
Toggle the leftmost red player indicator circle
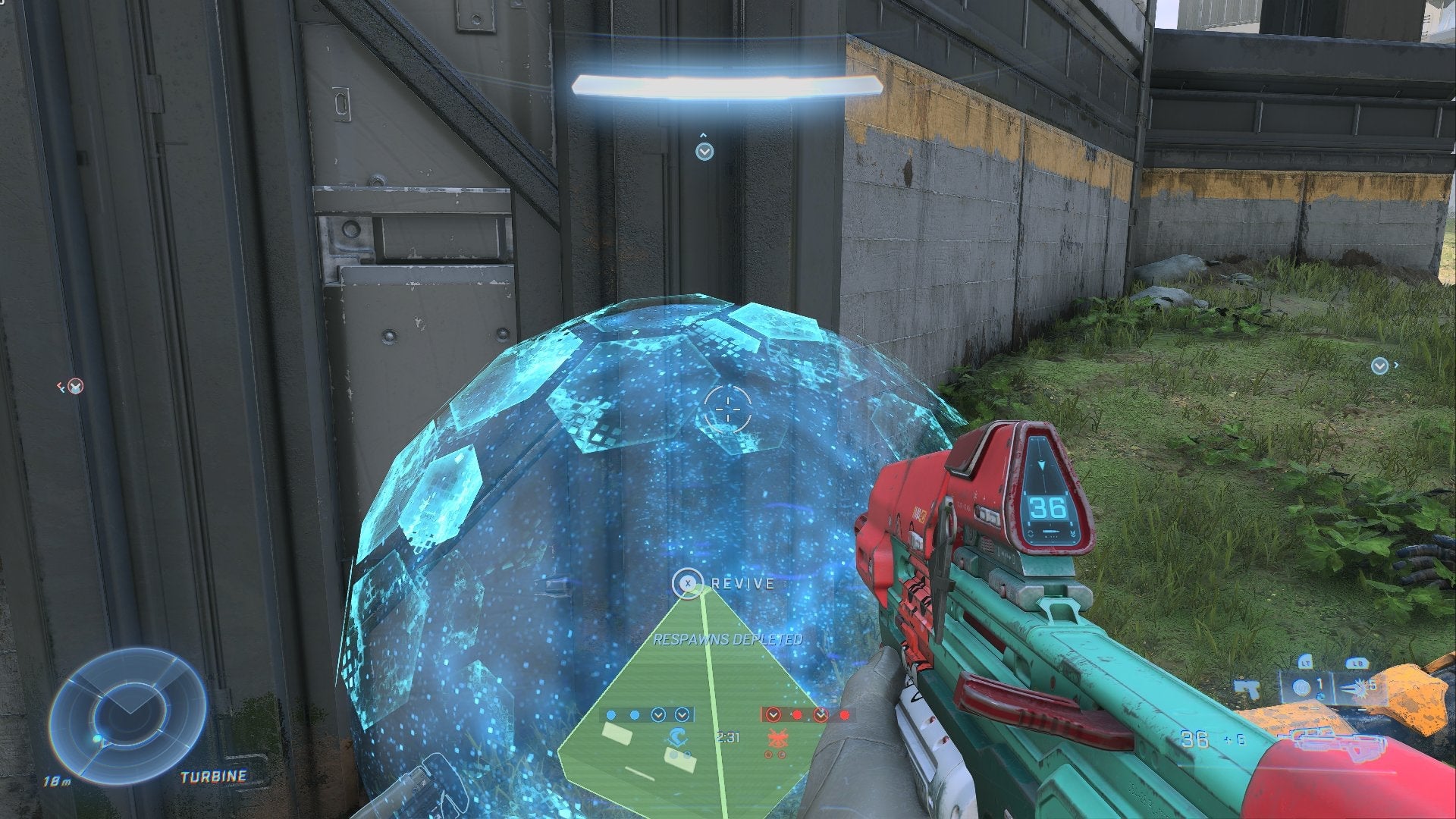pyautogui.click(x=773, y=714)
